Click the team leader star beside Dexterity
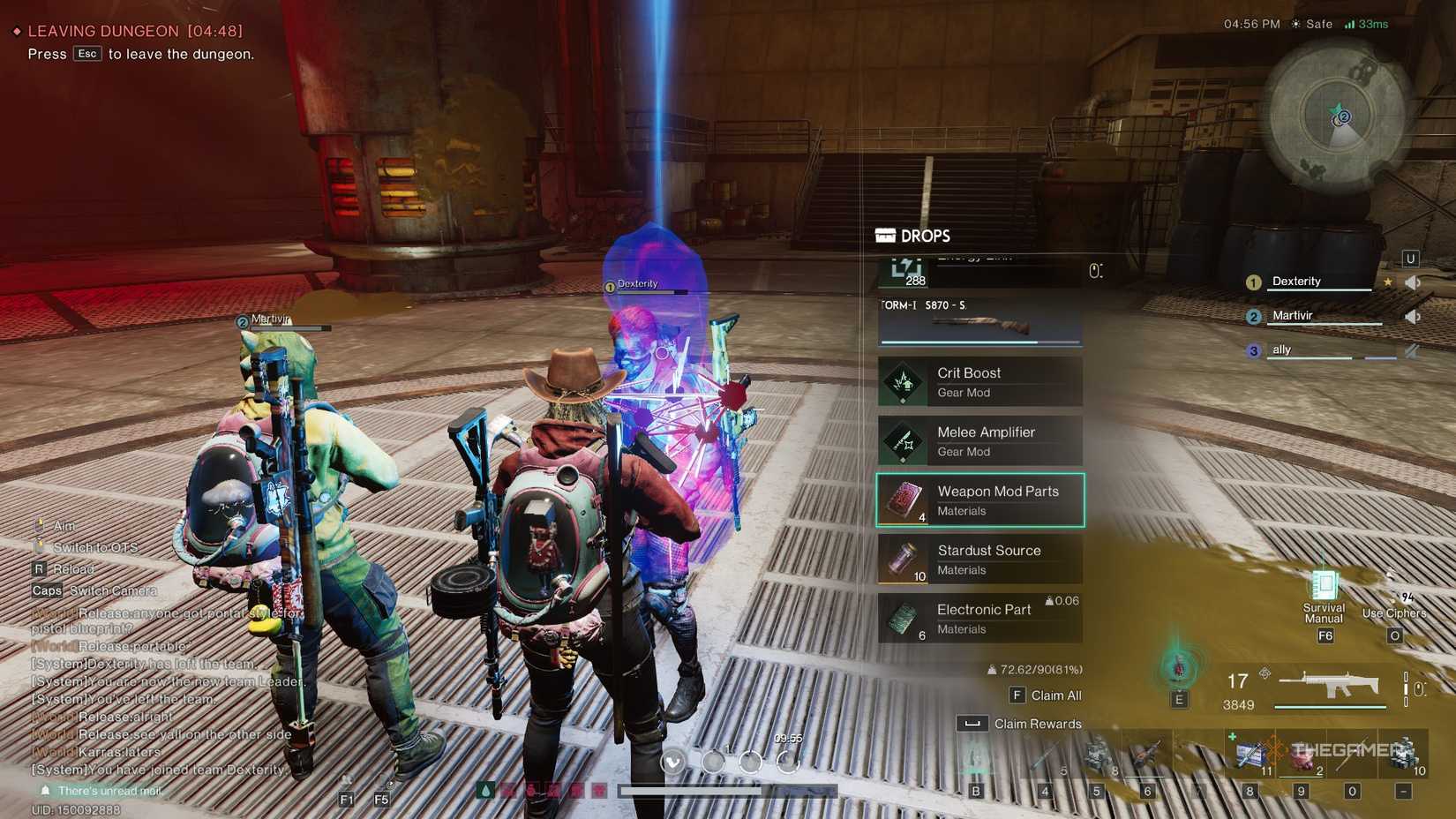Screen dimensions: 1456x819 point(1388,282)
